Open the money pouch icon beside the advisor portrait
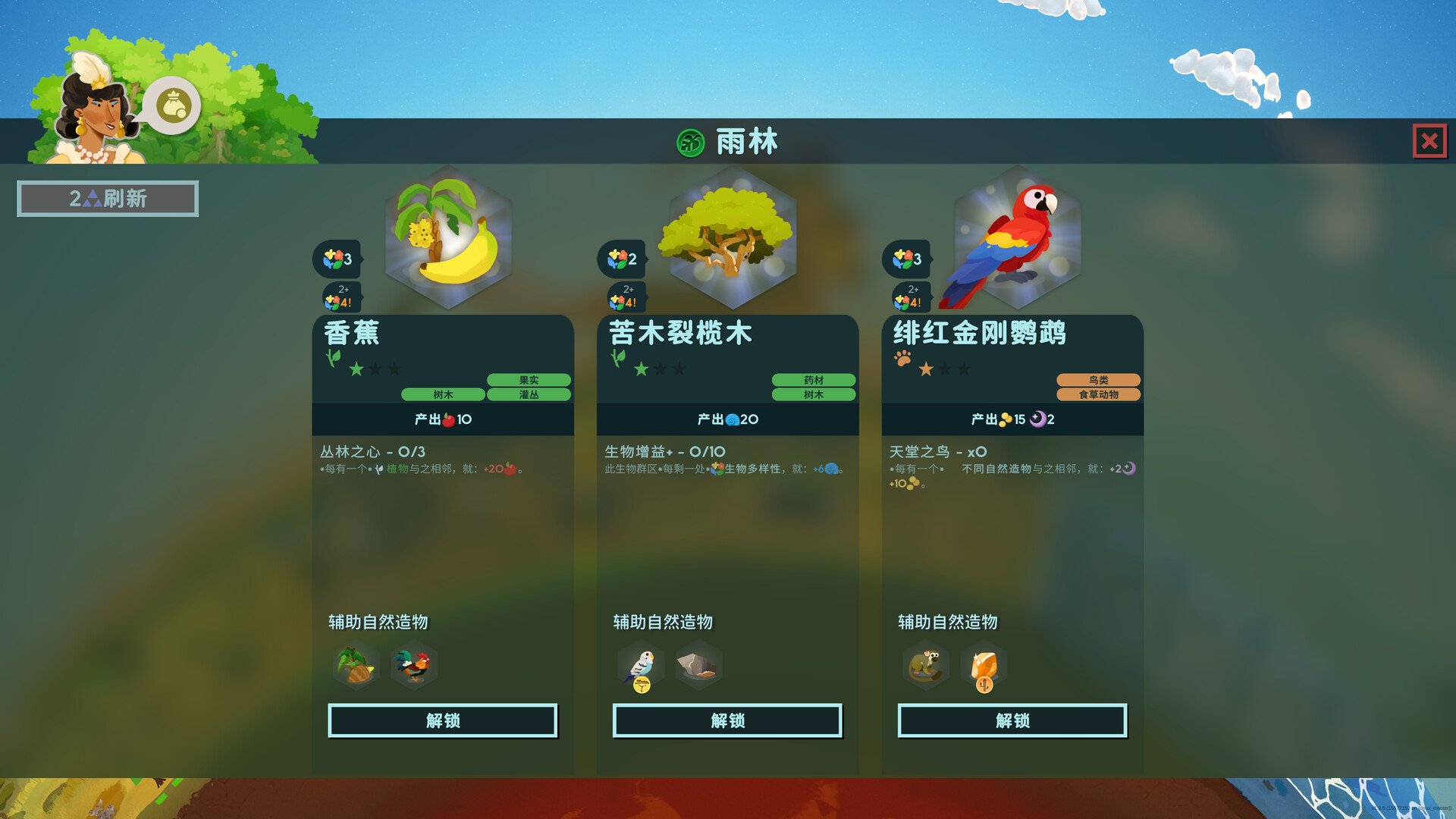This screenshot has width=1456, height=819. (174, 105)
